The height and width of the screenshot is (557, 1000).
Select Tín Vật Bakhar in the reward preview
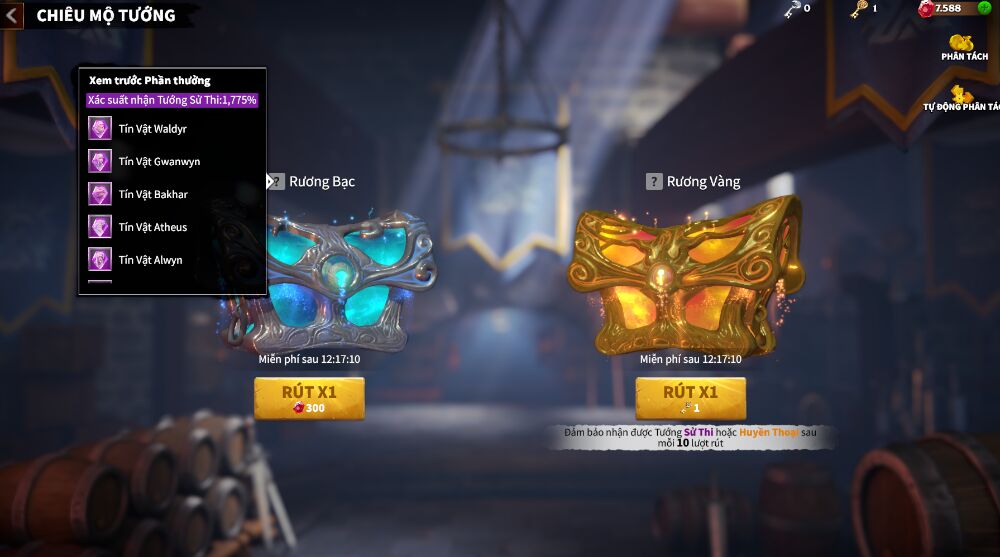[x=153, y=194]
